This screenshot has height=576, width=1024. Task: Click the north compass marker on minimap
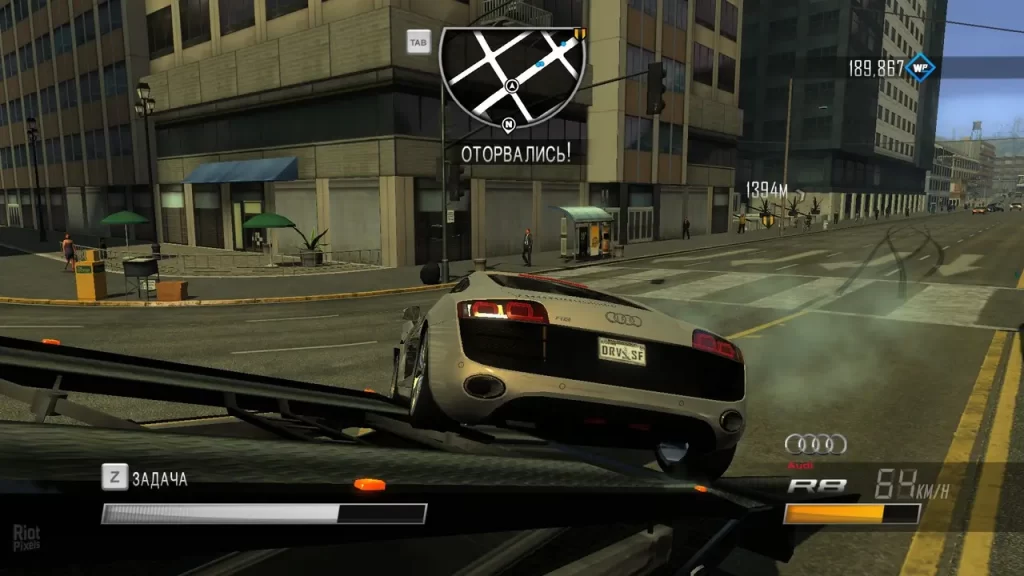point(509,125)
